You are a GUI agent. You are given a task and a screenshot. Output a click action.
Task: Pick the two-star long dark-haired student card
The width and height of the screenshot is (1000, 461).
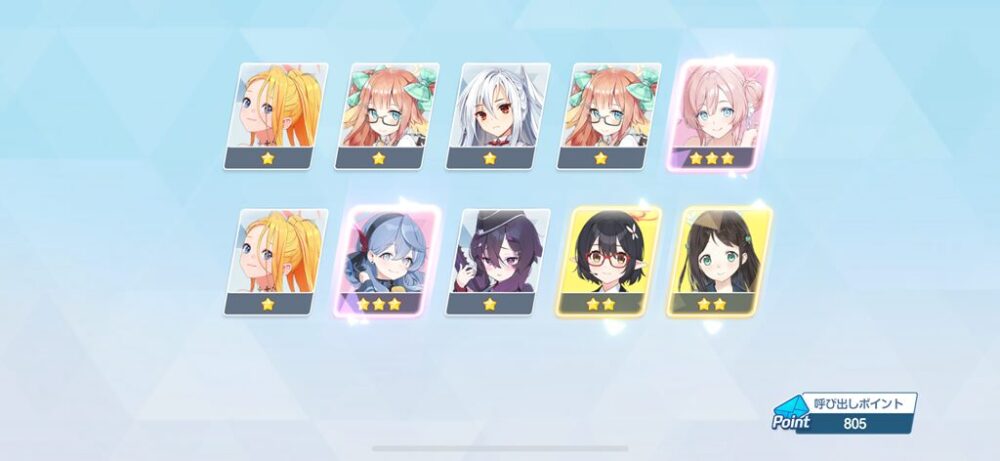[x=711, y=261]
